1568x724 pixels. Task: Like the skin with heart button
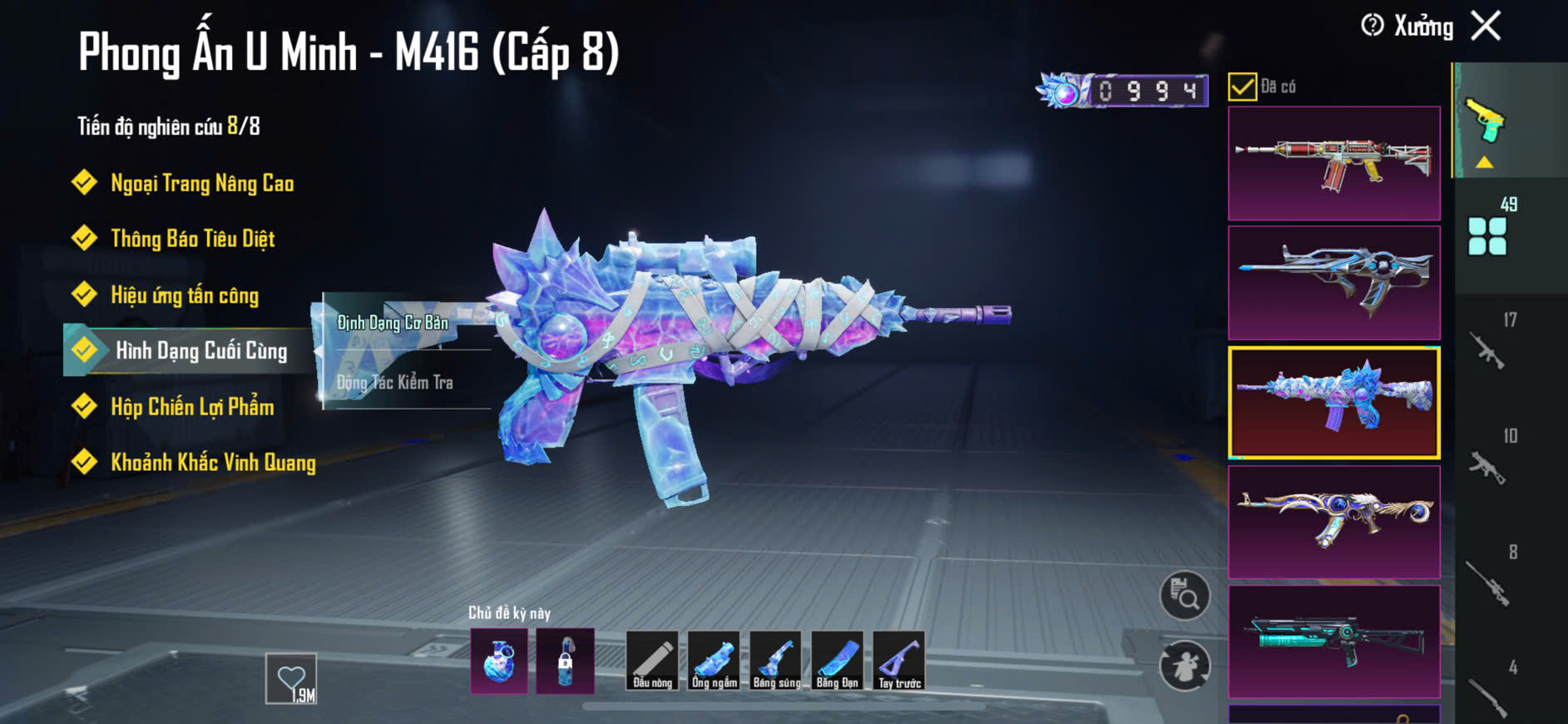pos(291,678)
